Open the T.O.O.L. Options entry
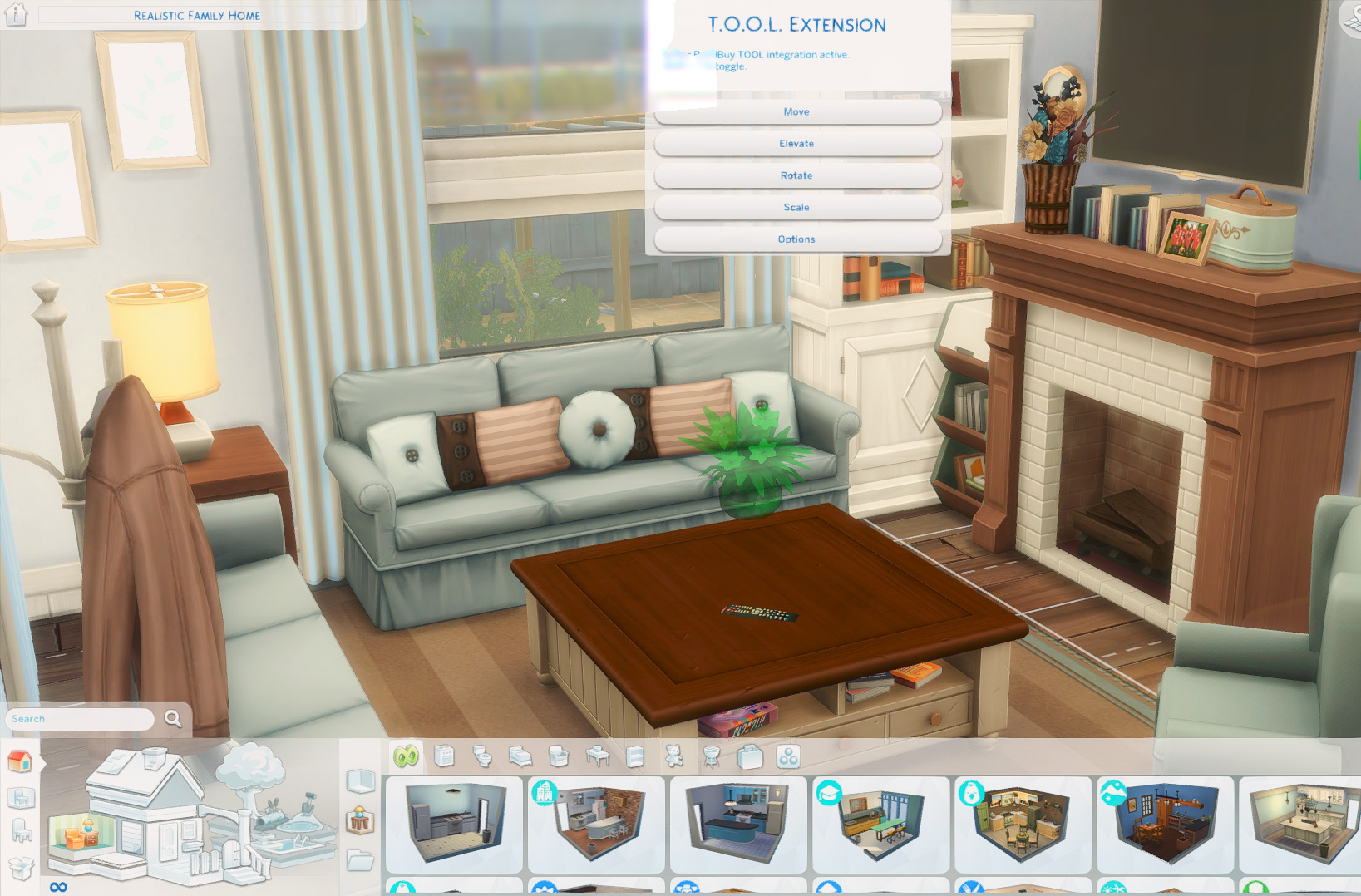1361x896 pixels. coord(796,239)
